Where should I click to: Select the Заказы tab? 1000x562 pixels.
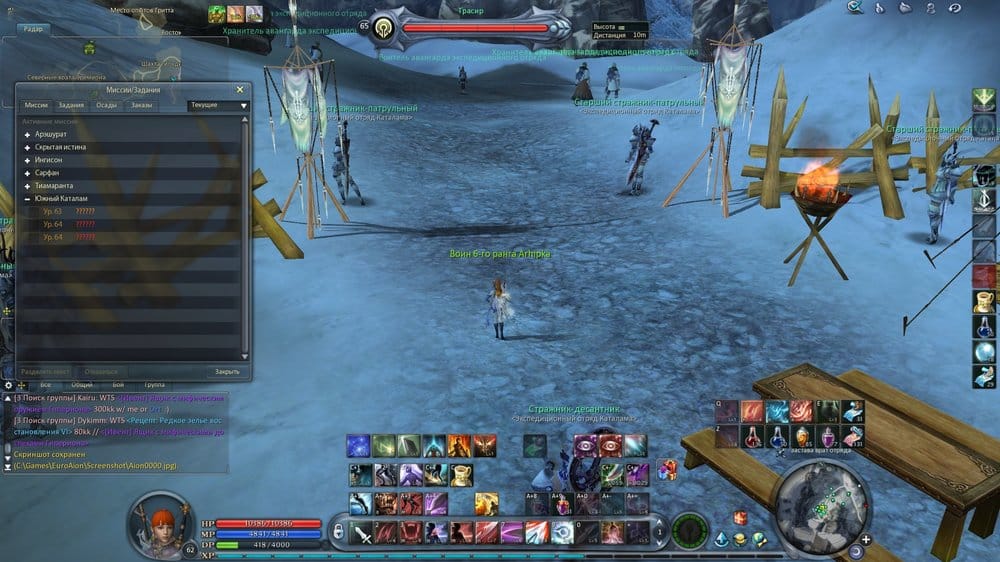pos(142,105)
